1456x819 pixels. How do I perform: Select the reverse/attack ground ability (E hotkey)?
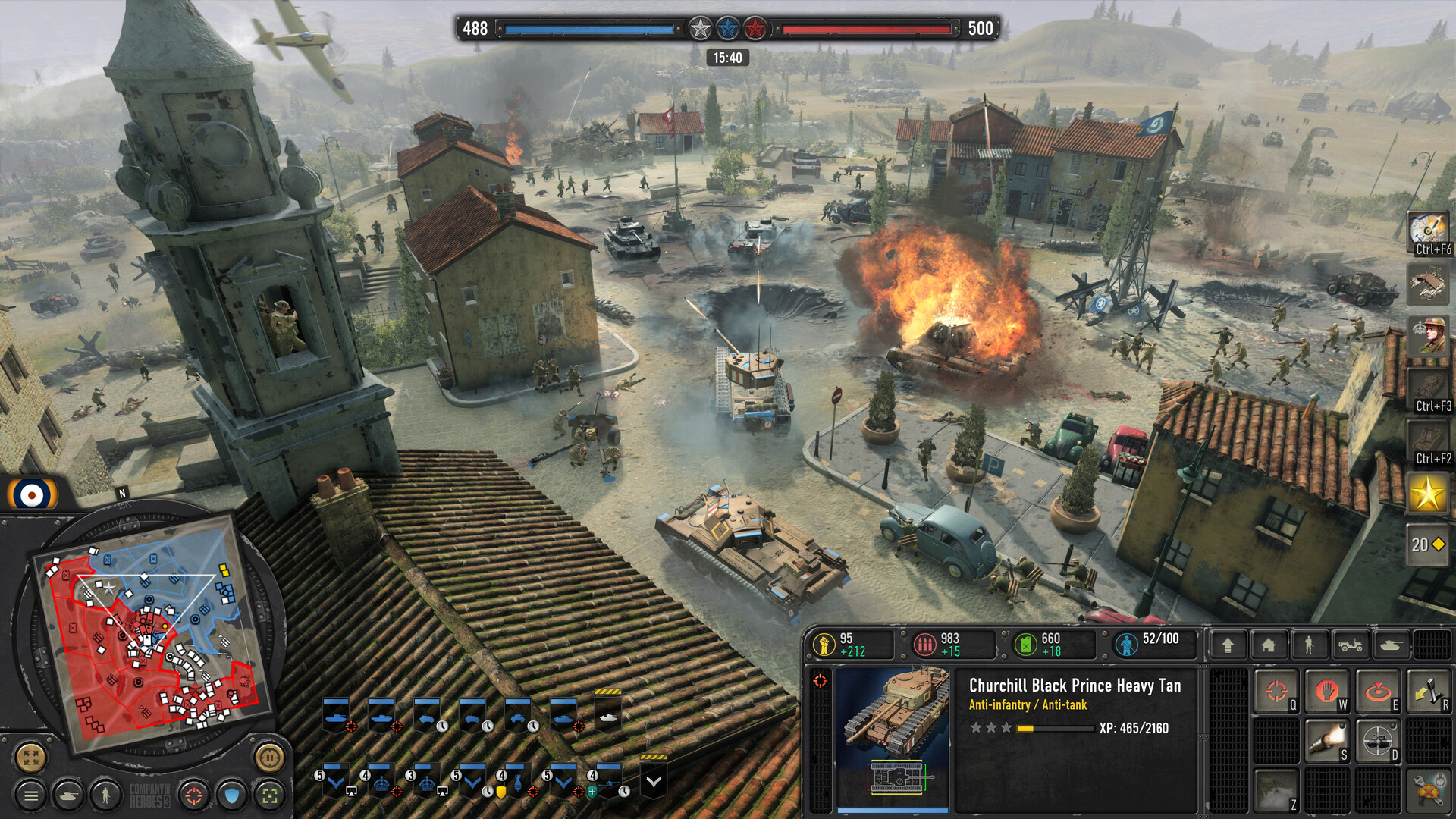pyautogui.click(x=1378, y=689)
